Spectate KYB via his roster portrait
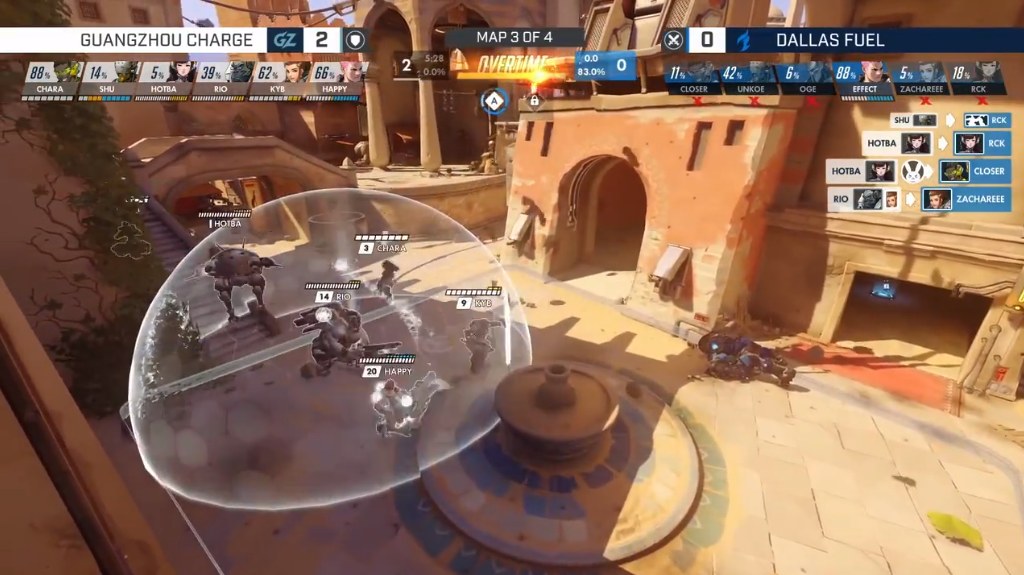 (x=297, y=72)
